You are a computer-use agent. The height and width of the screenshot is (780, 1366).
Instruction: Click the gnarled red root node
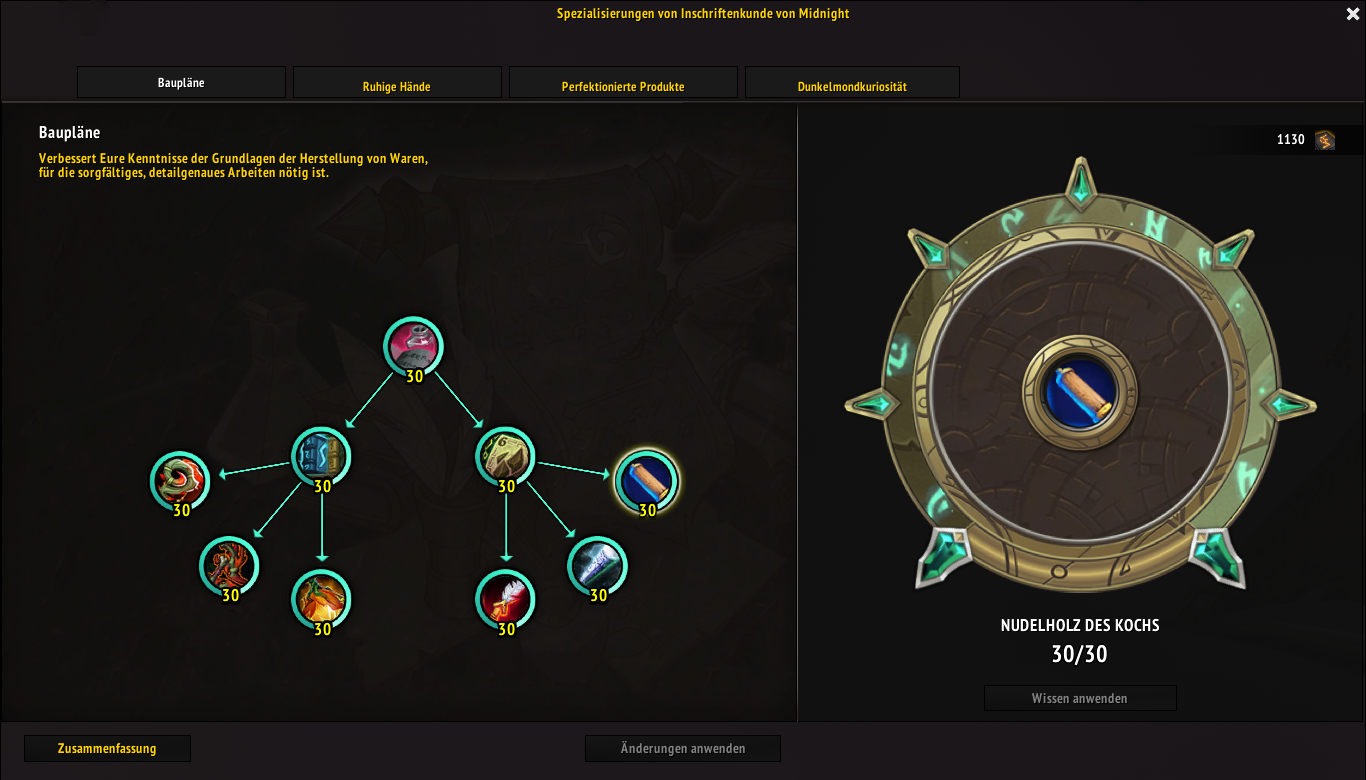(230, 566)
